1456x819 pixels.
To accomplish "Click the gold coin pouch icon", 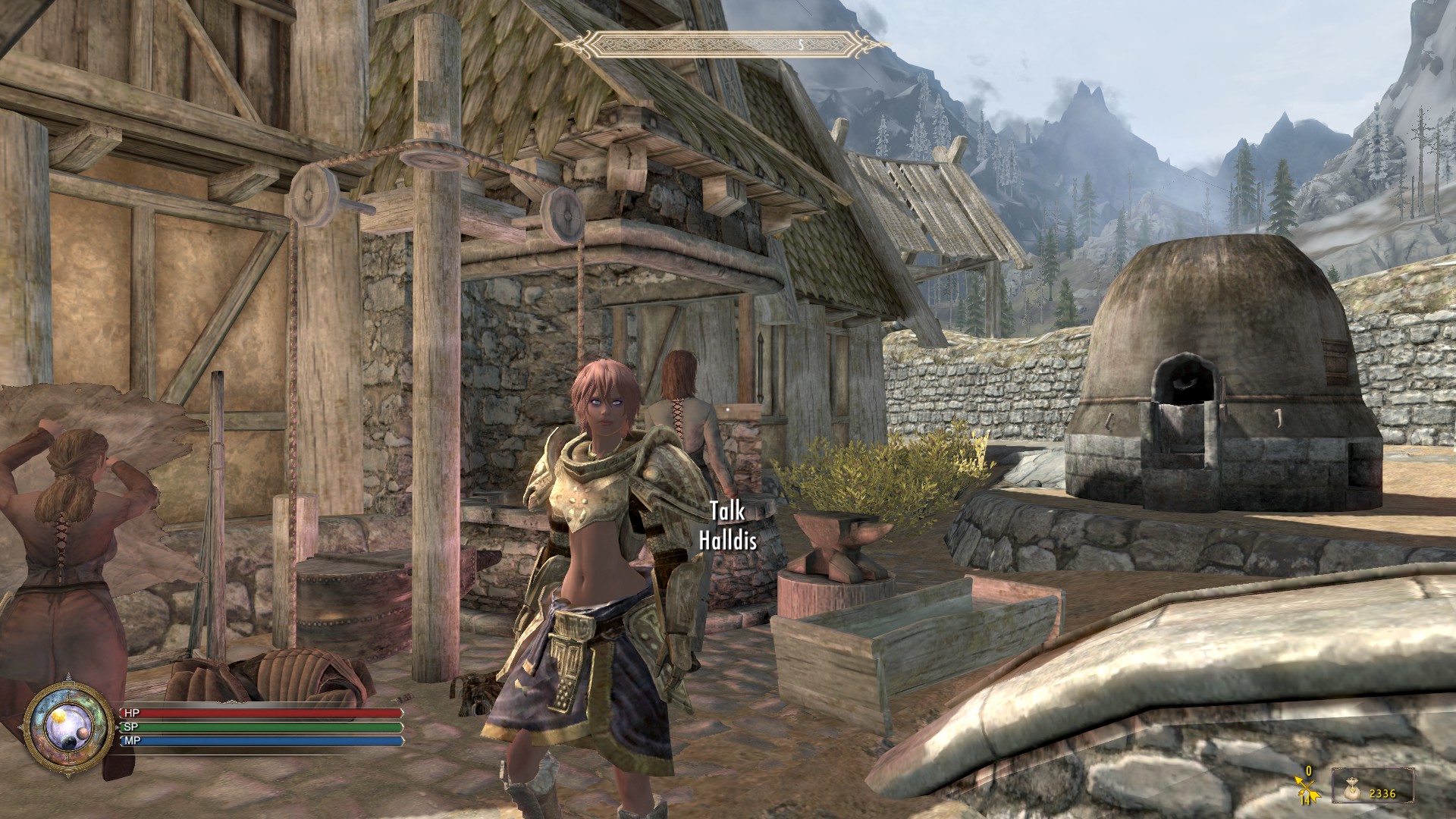I will click(x=1351, y=789).
